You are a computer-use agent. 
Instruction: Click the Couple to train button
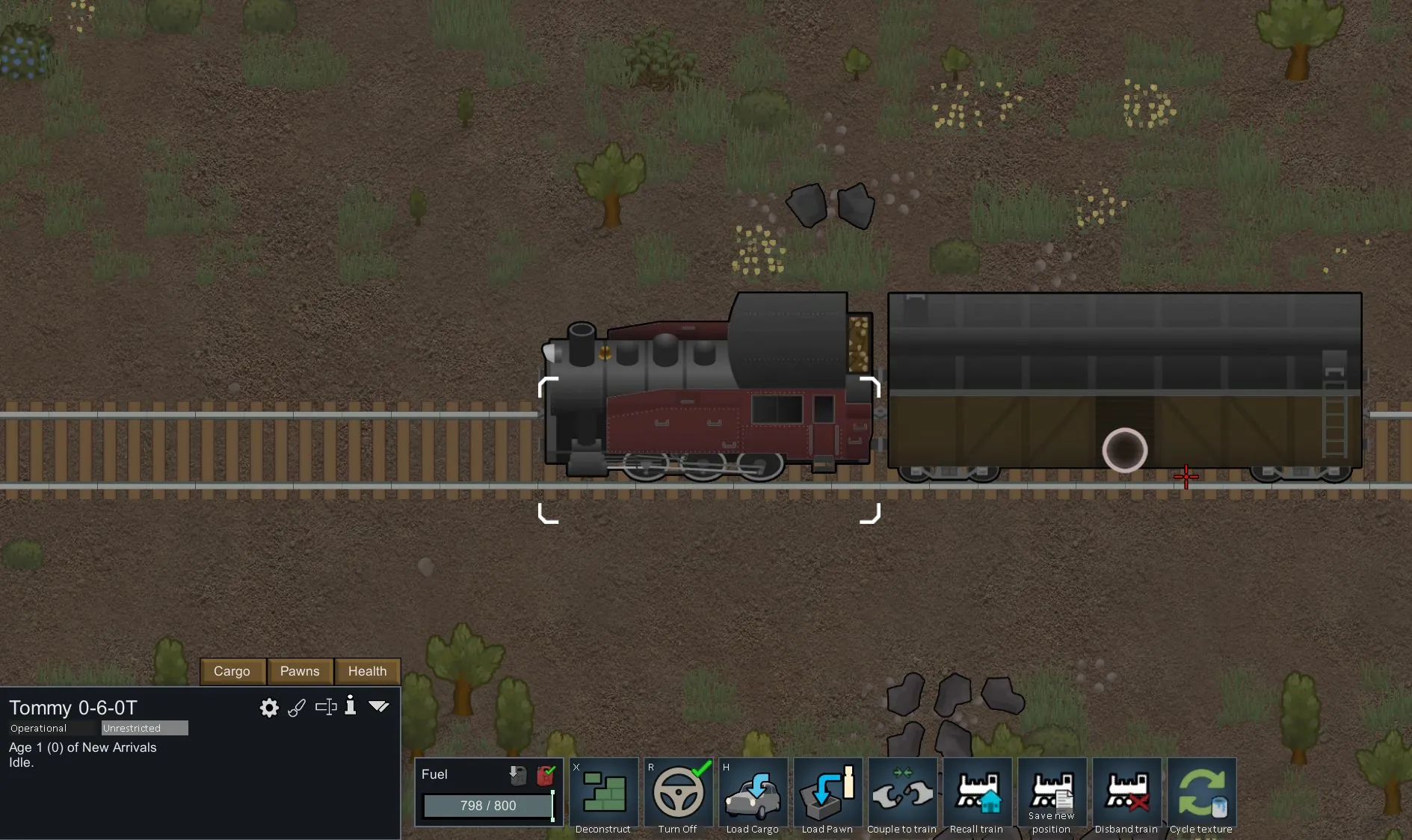(902, 794)
